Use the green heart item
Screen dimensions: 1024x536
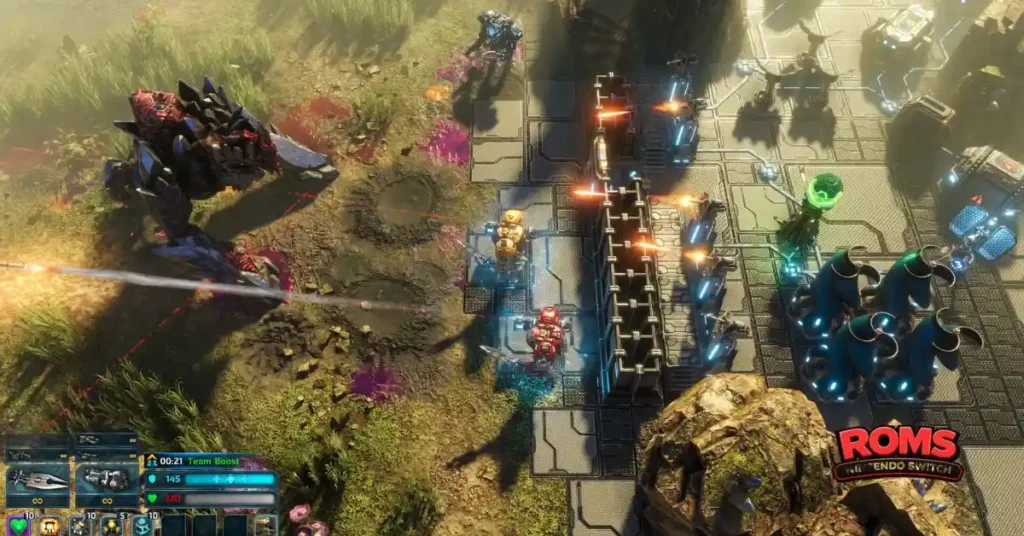click(17, 525)
